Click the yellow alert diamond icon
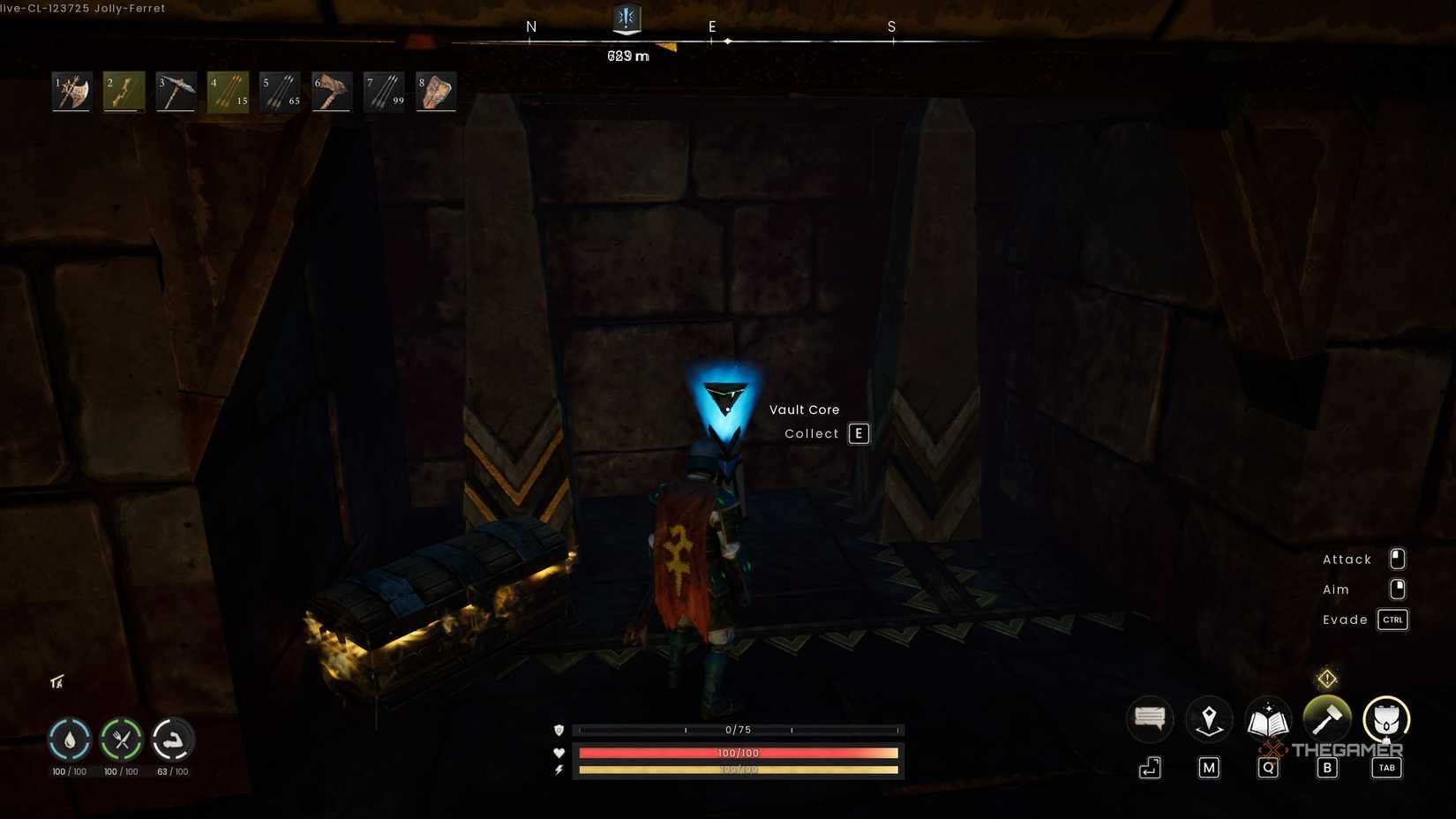This screenshot has width=1456, height=819. click(x=1327, y=678)
